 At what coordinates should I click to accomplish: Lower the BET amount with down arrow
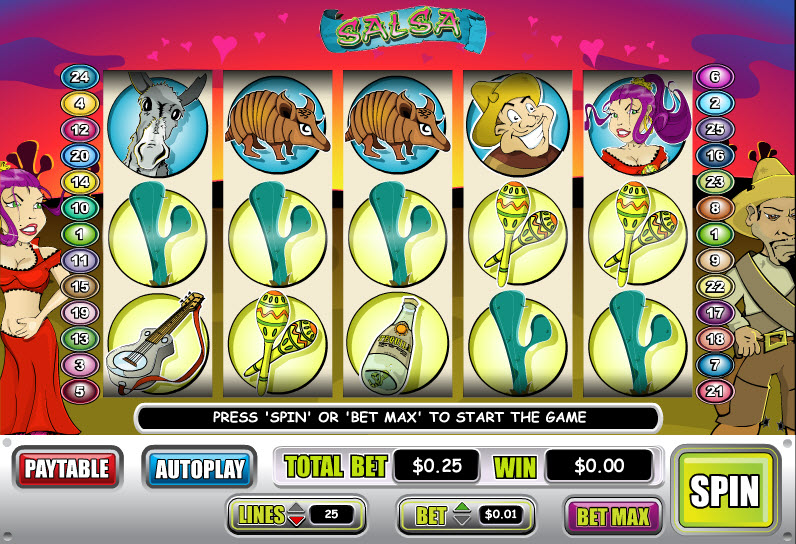click(x=461, y=521)
